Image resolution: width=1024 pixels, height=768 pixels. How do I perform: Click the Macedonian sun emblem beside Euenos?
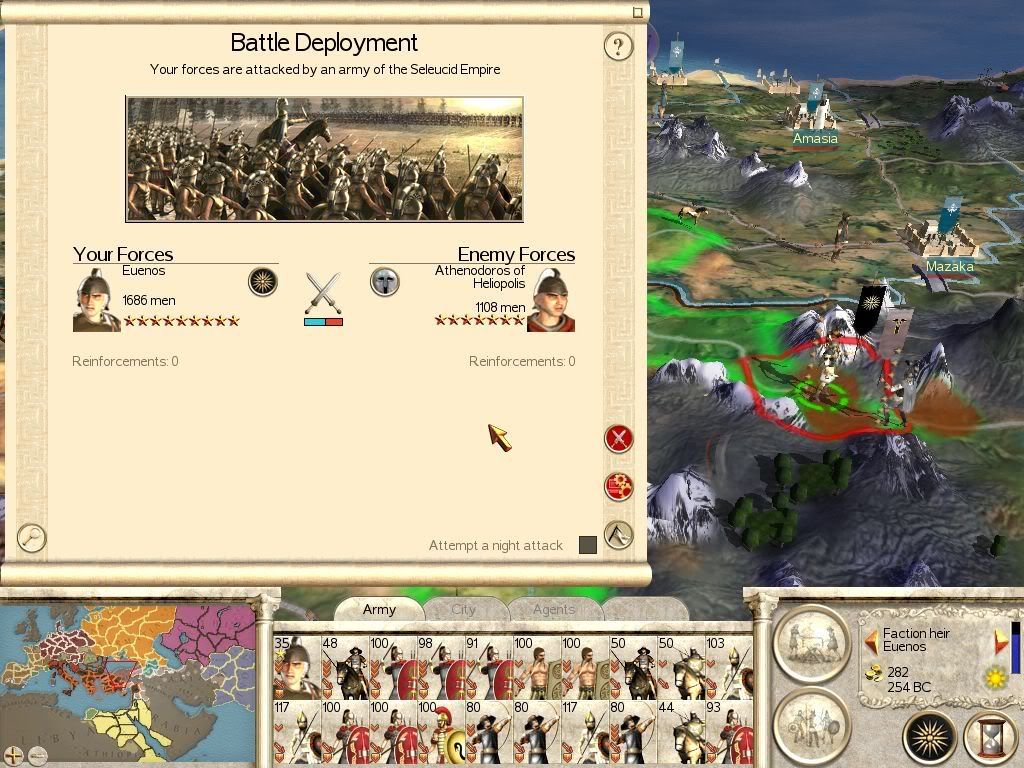tap(263, 281)
